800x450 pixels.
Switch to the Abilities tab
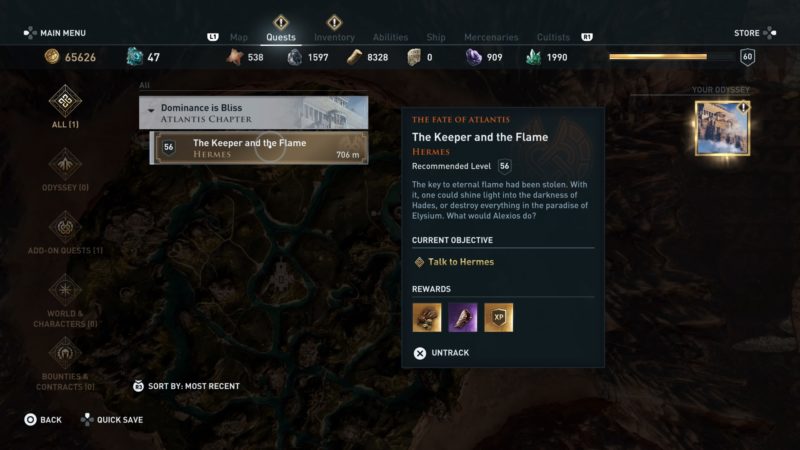click(x=390, y=38)
